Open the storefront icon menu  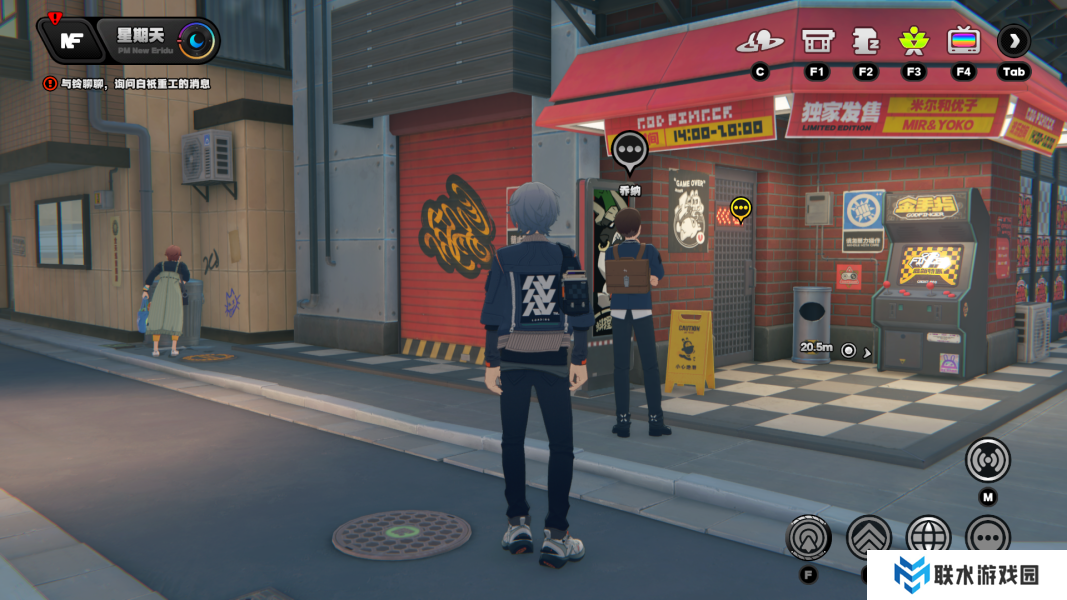click(817, 41)
